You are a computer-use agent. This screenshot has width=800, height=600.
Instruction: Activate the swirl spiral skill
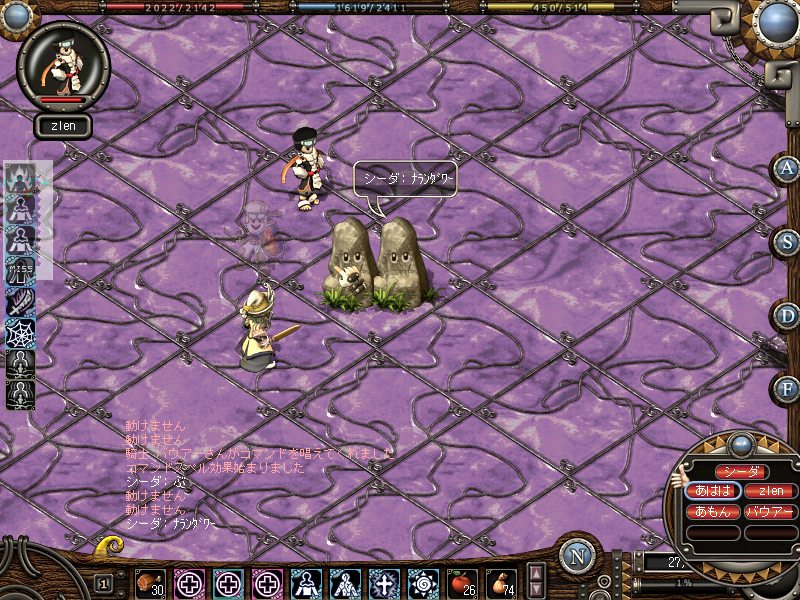pyautogui.click(x=423, y=582)
